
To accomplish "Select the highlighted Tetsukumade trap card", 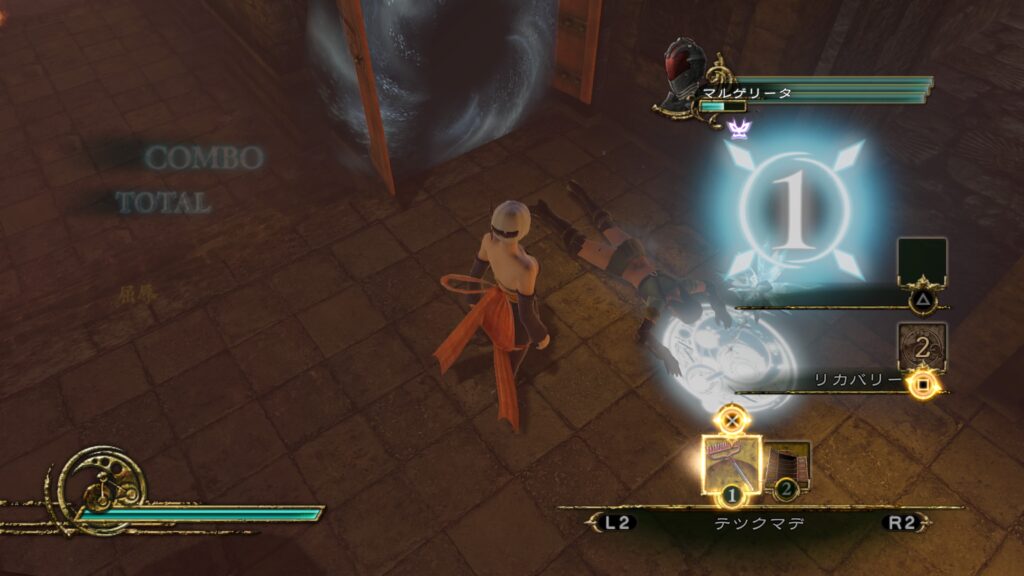I will pos(731,464).
